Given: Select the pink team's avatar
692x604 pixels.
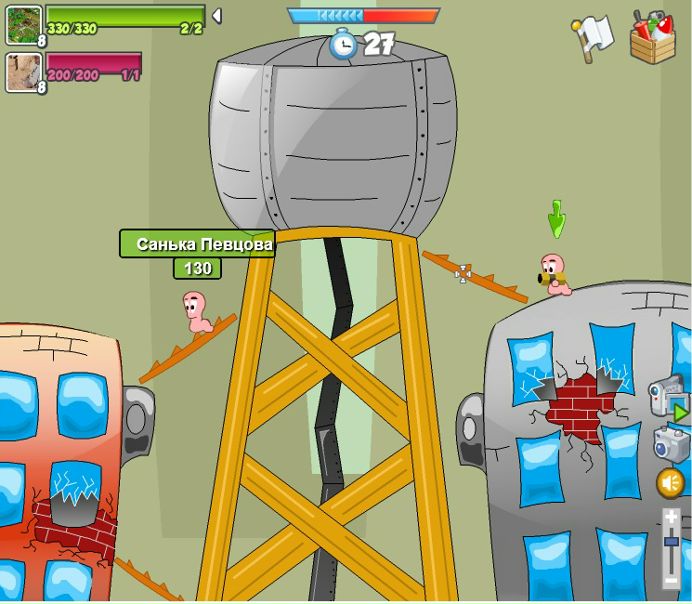Looking at the screenshot, I should click(23, 72).
